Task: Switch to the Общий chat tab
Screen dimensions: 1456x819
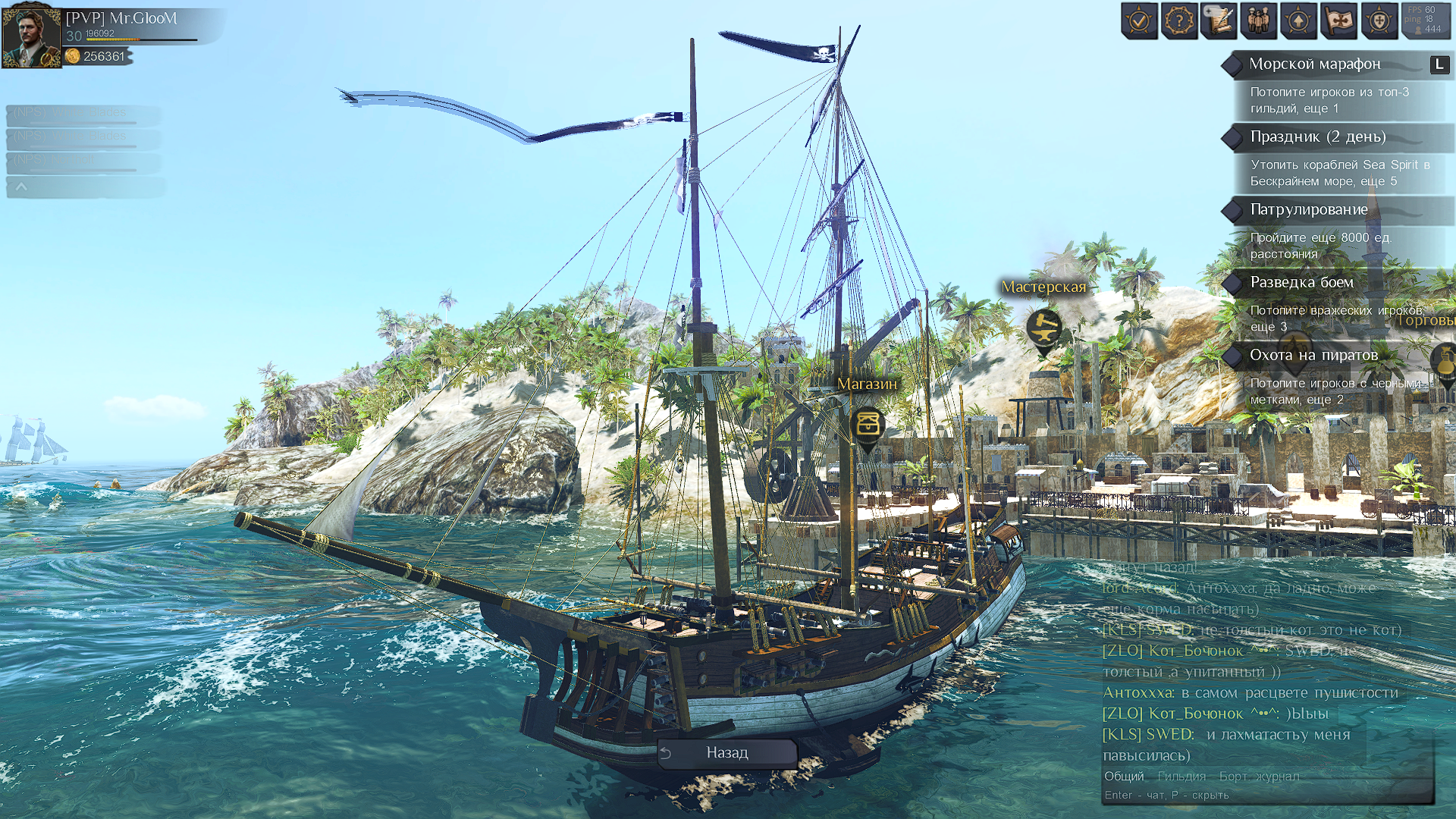Action: [x=1124, y=777]
